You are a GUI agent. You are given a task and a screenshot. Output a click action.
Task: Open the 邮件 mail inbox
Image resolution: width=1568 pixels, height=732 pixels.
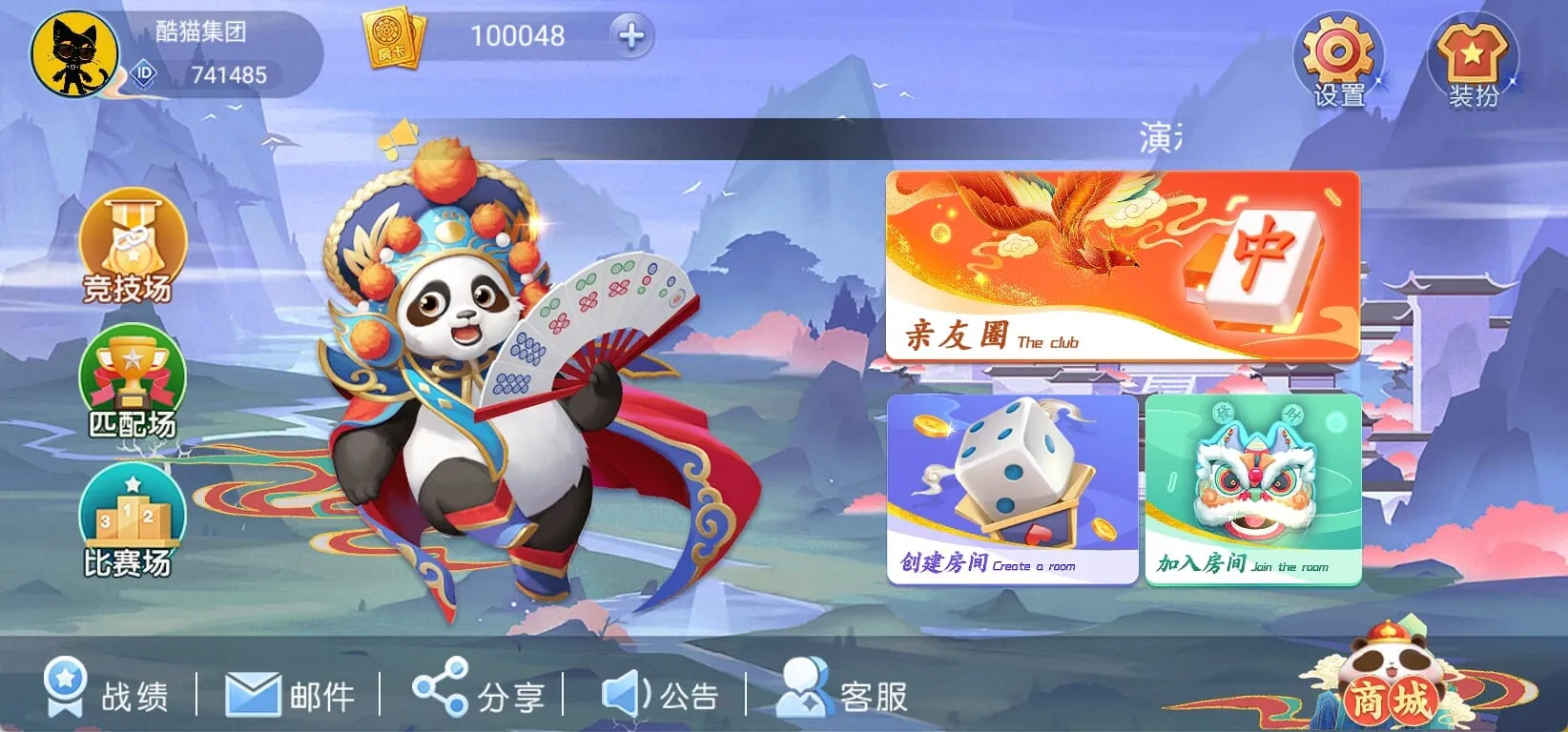(x=289, y=693)
